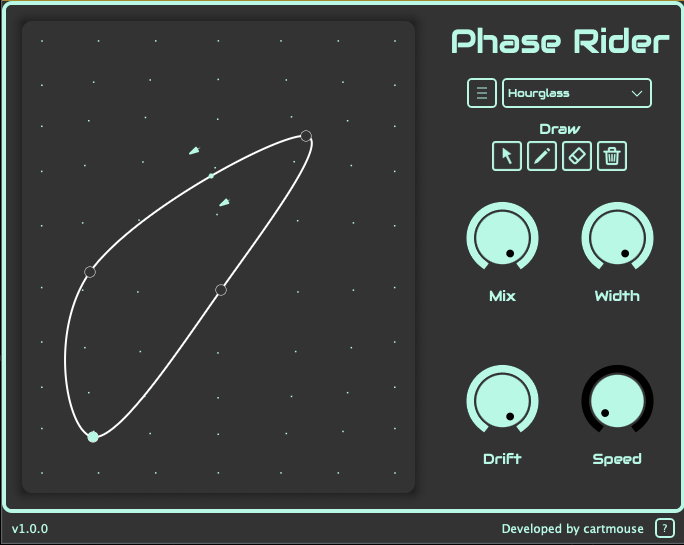Click the Width knob
Screen dimensions: 684x545
click(617, 238)
